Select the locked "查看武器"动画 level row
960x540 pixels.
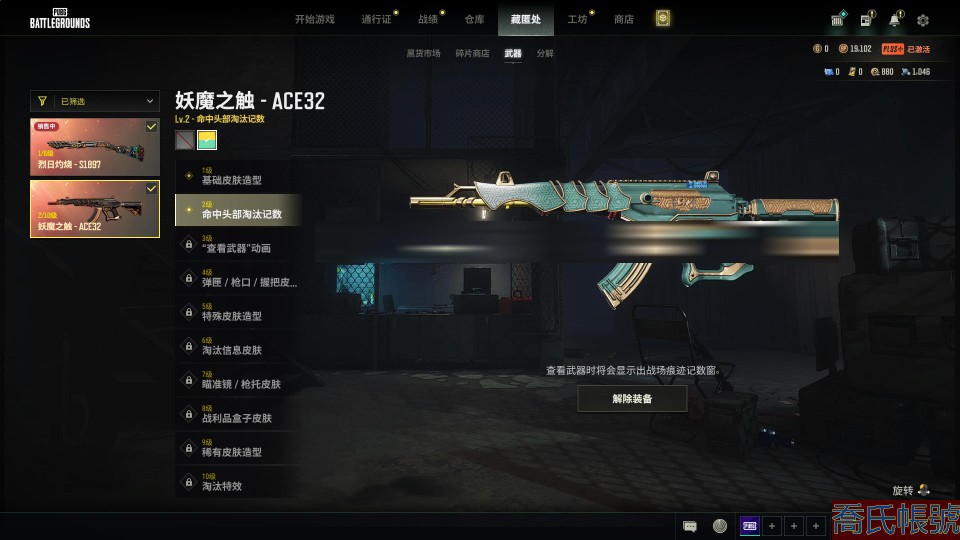pyautogui.click(x=235, y=245)
